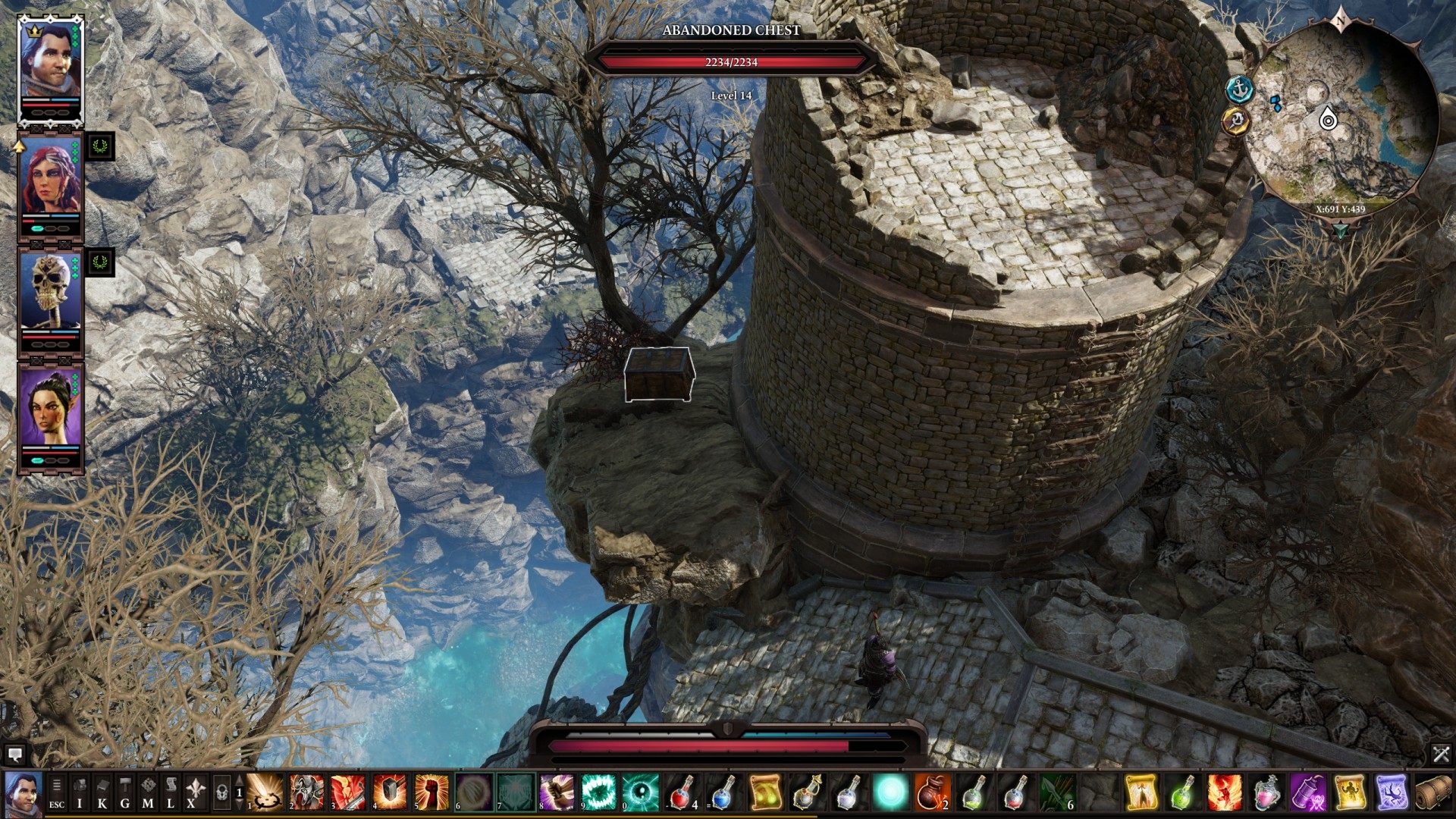The width and height of the screenshot is (1456, 819).
Task: Open crafting with the hammer G button
Action: coord(125,792)
